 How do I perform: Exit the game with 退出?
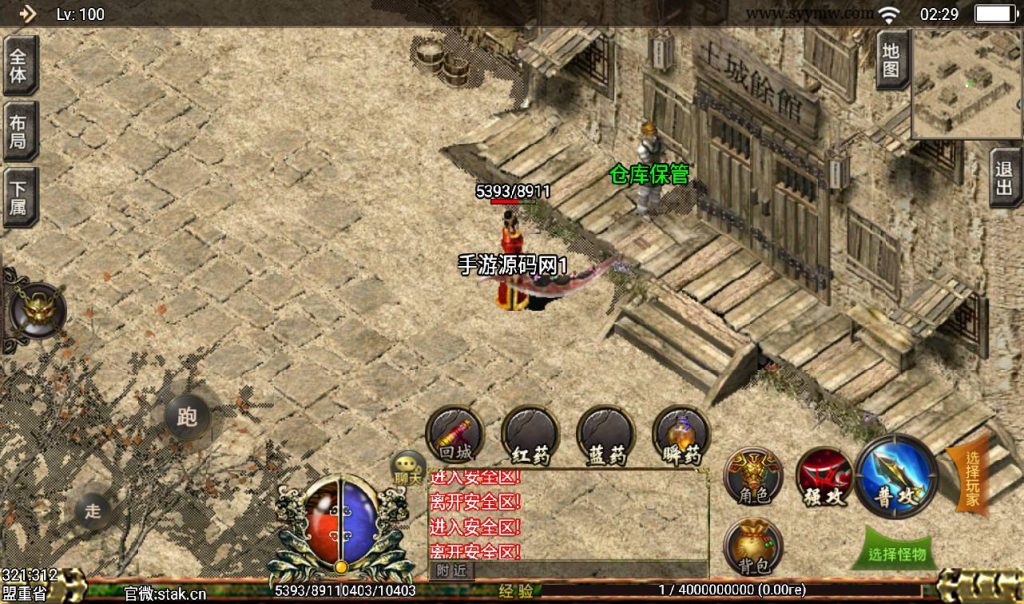coord(1005,177)
